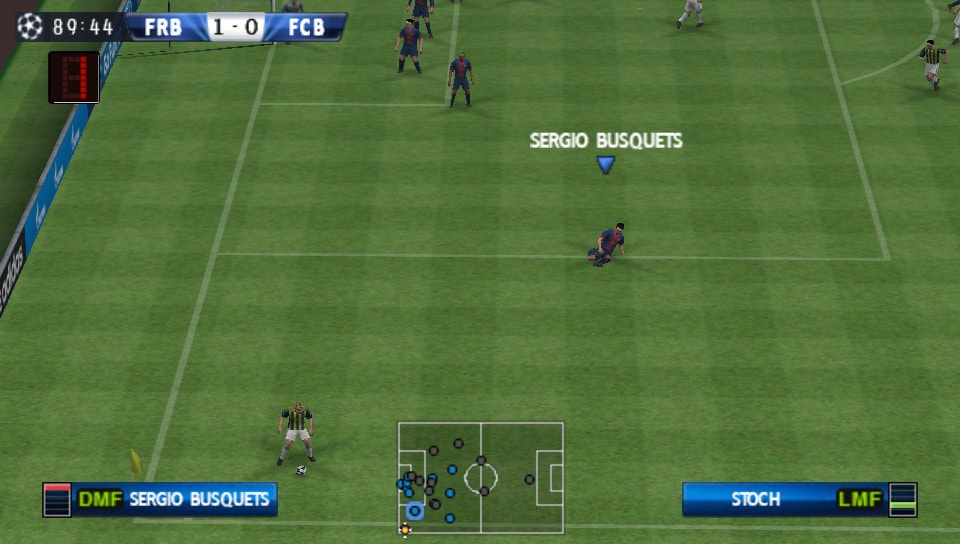Click the blue cursor arrow above Busquets

[605, 165]
